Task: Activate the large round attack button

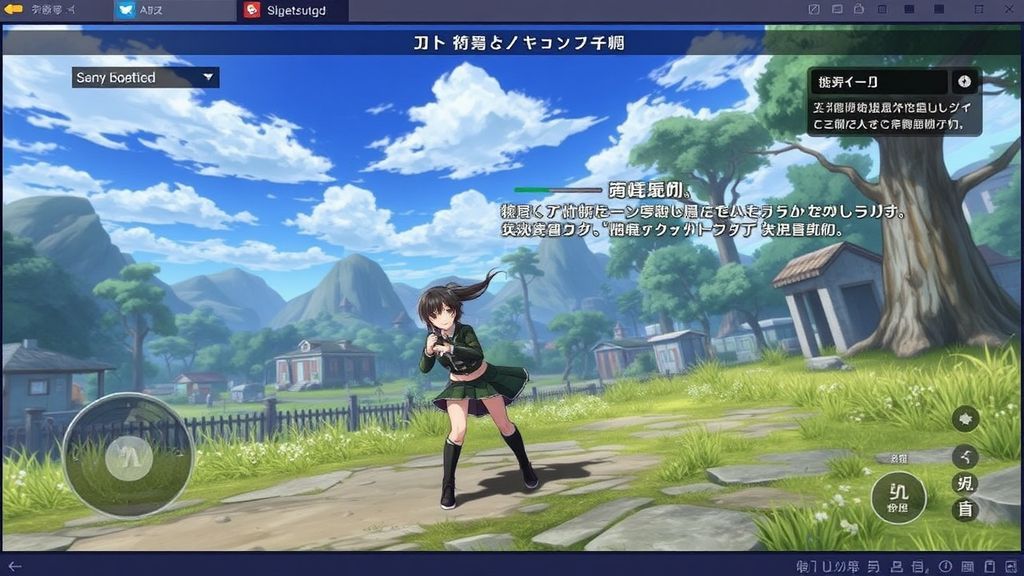Action: tap(898, 497)
